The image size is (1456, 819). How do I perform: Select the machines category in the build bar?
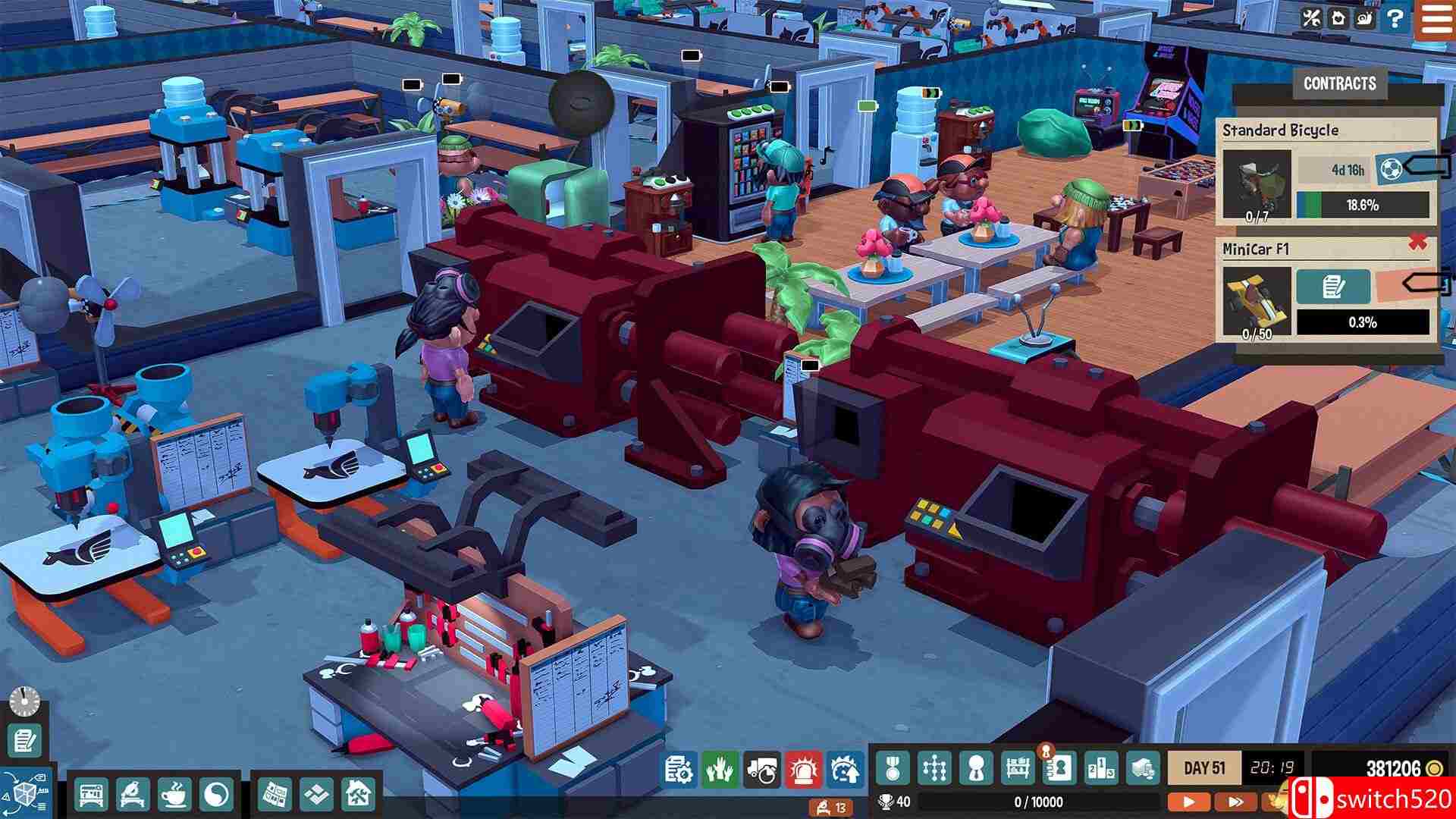coord(91,793)
